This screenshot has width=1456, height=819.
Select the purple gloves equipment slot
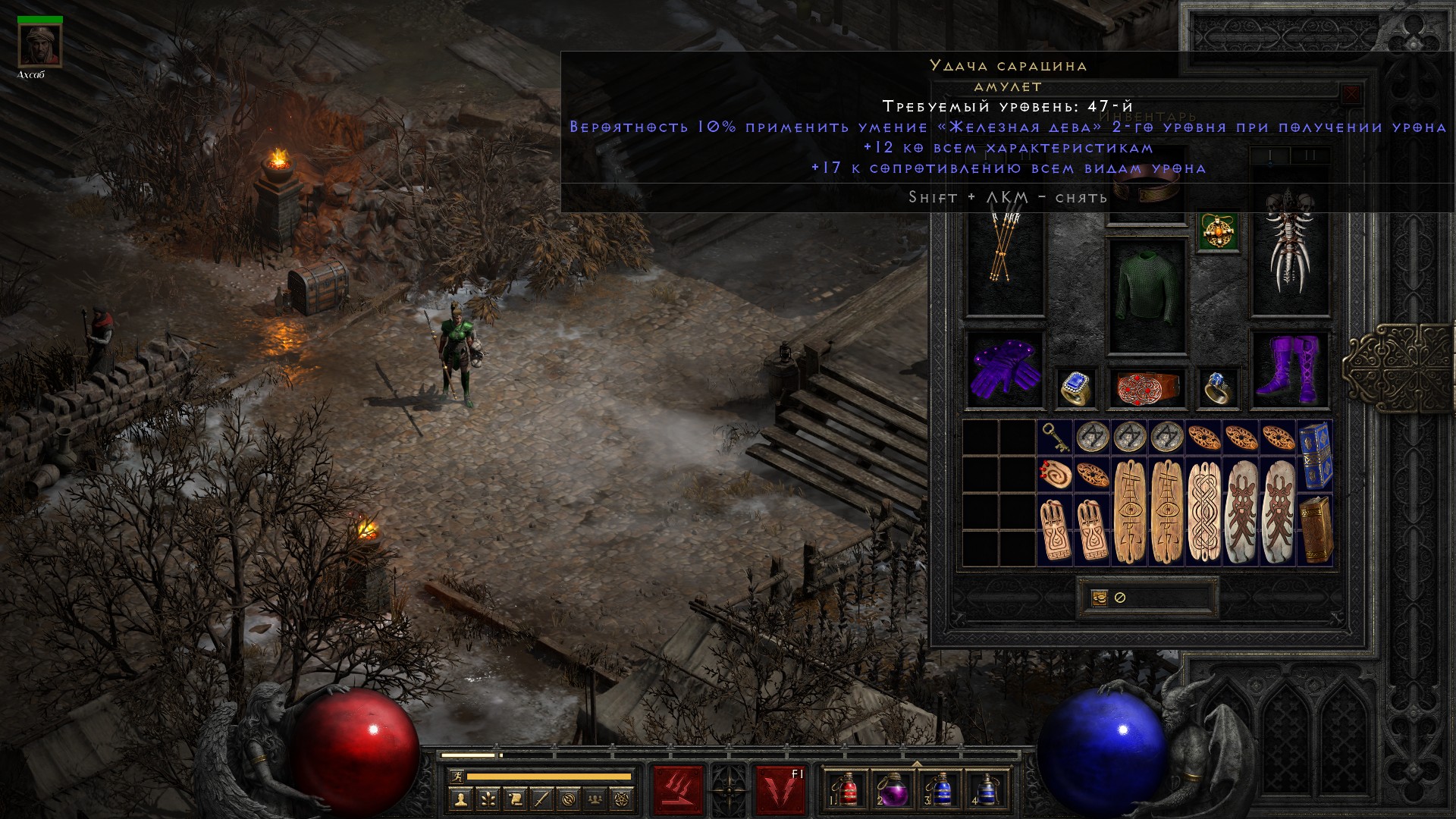[x=1005, y=371]
